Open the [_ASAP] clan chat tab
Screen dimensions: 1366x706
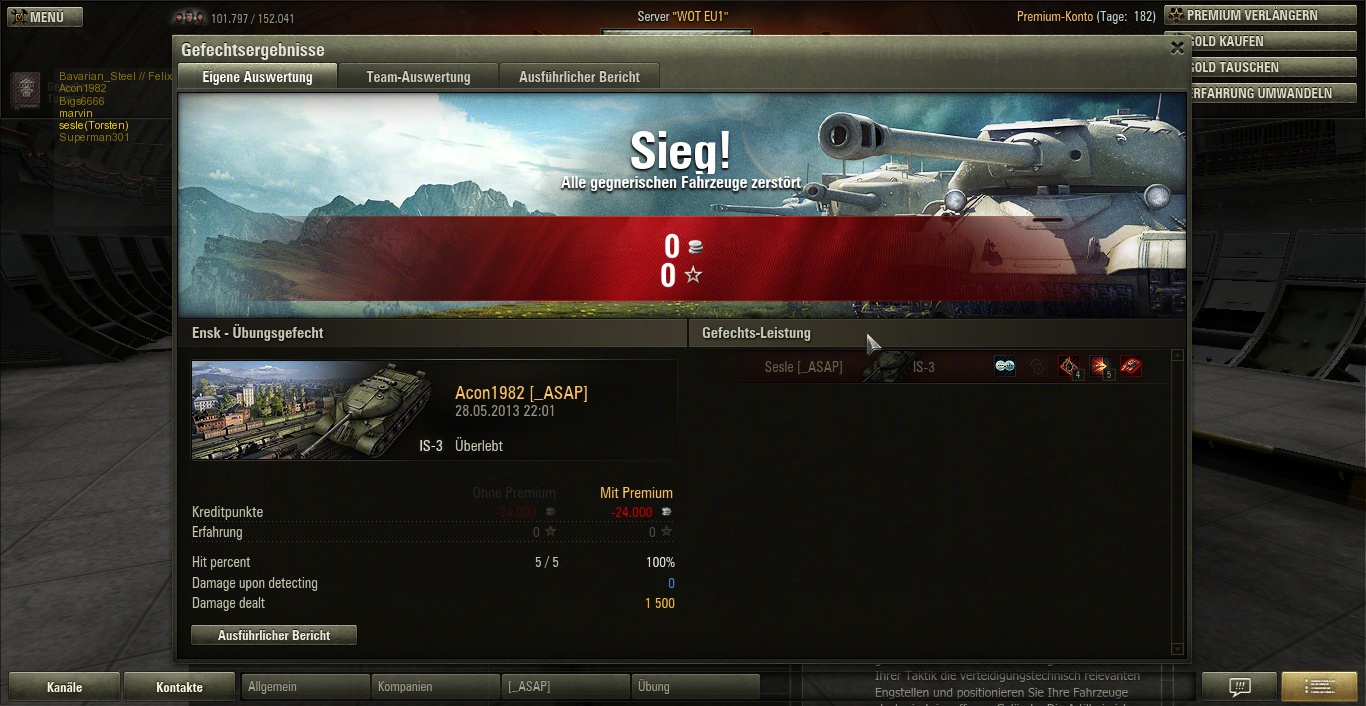pos(565,687)
